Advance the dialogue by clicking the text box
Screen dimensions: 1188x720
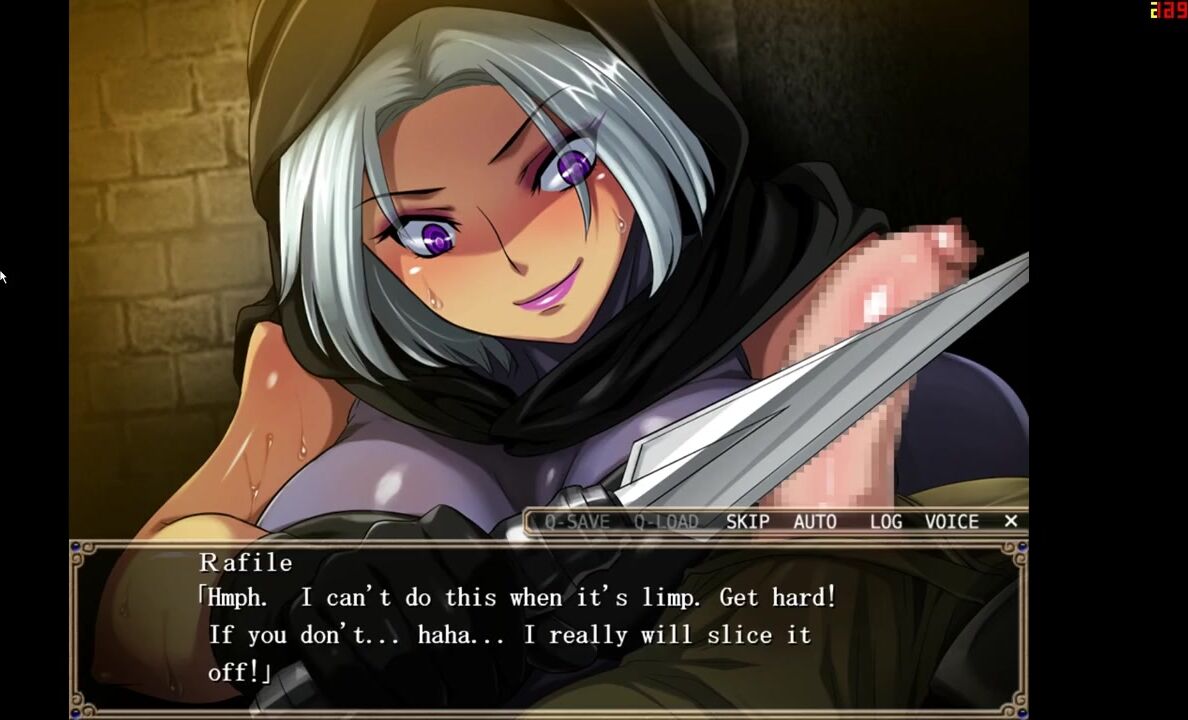pos(547,630)
